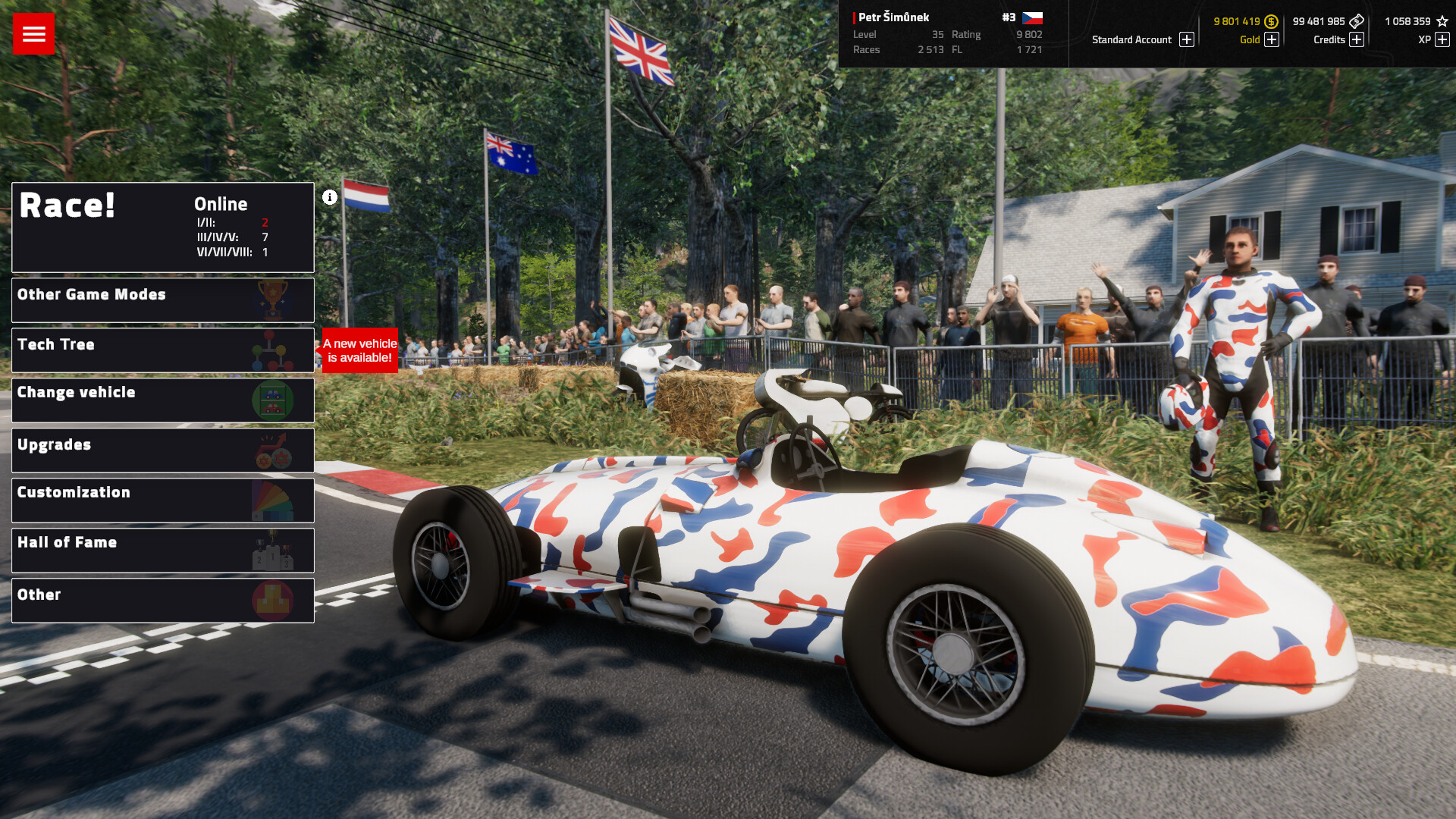Upgrade Standard Account with plus button
Image resolution: width=1456 pixels, height=819 pixels.
tap(1187, 39)
